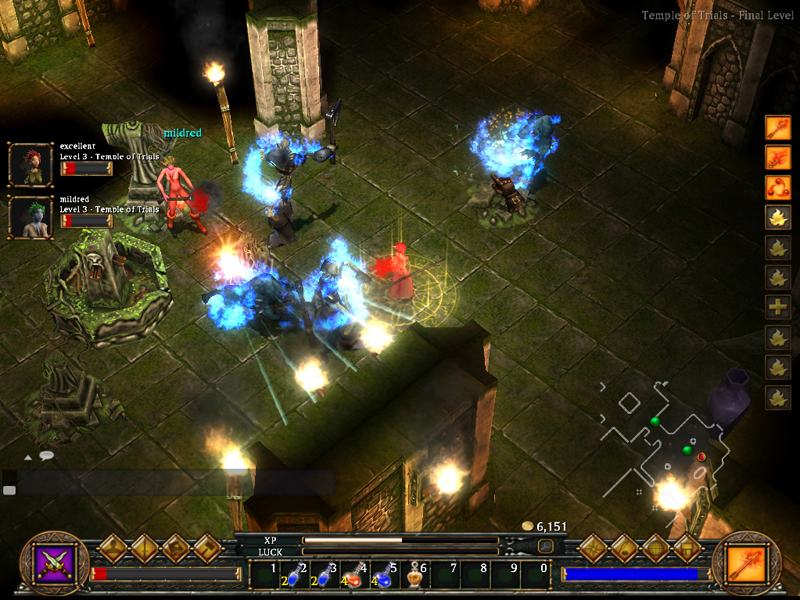800x600 pixels.
Task: Choose the top orange staff spell icon
Action: pos(778,127)
